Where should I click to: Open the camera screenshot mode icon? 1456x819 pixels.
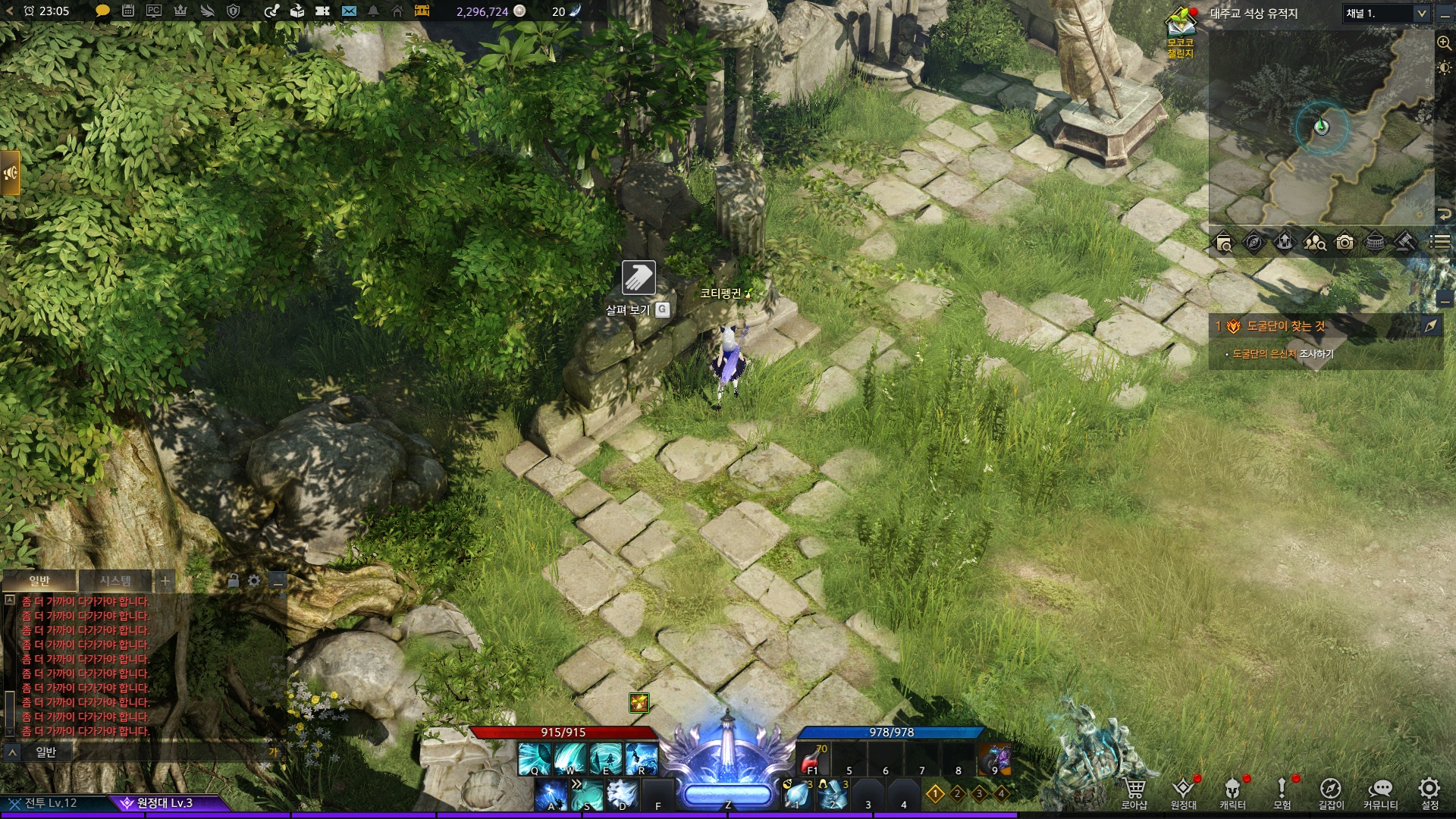pos(1345,243)
